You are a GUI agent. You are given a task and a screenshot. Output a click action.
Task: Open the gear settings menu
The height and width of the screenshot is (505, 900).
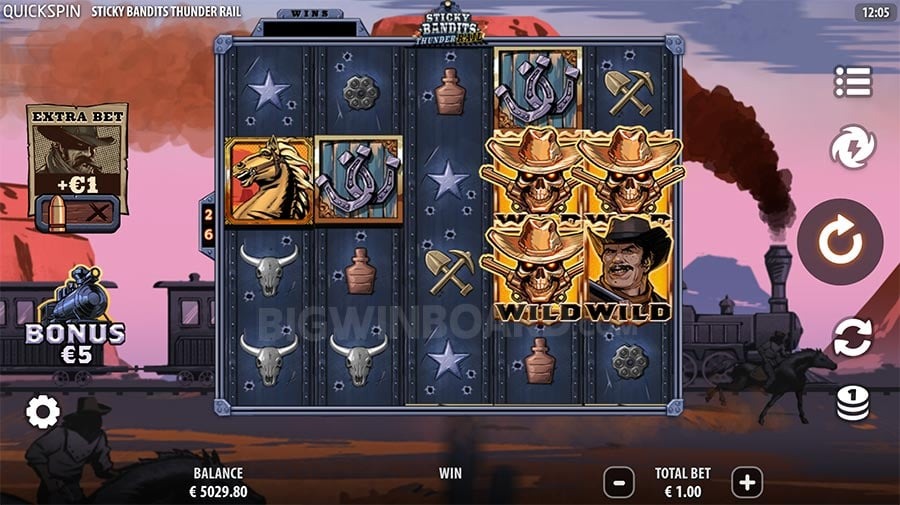[x=42, y=411]
